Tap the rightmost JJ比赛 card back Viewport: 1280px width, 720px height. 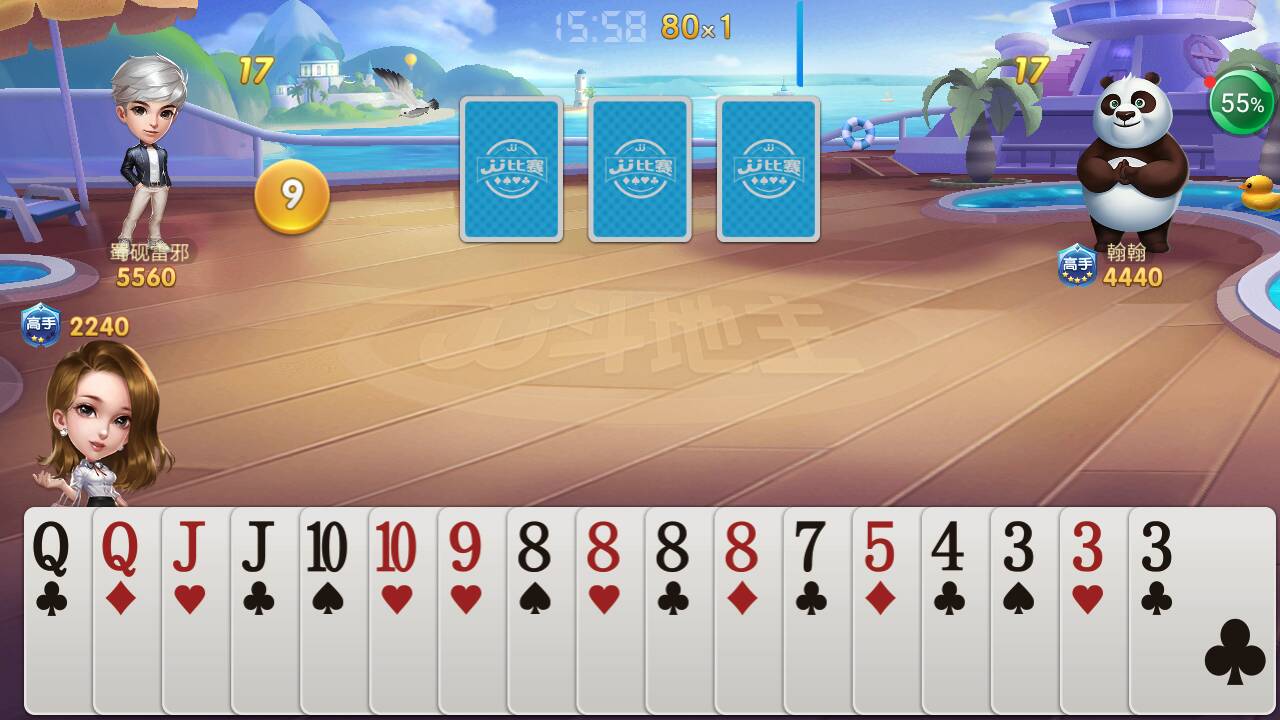click(767, 167)
